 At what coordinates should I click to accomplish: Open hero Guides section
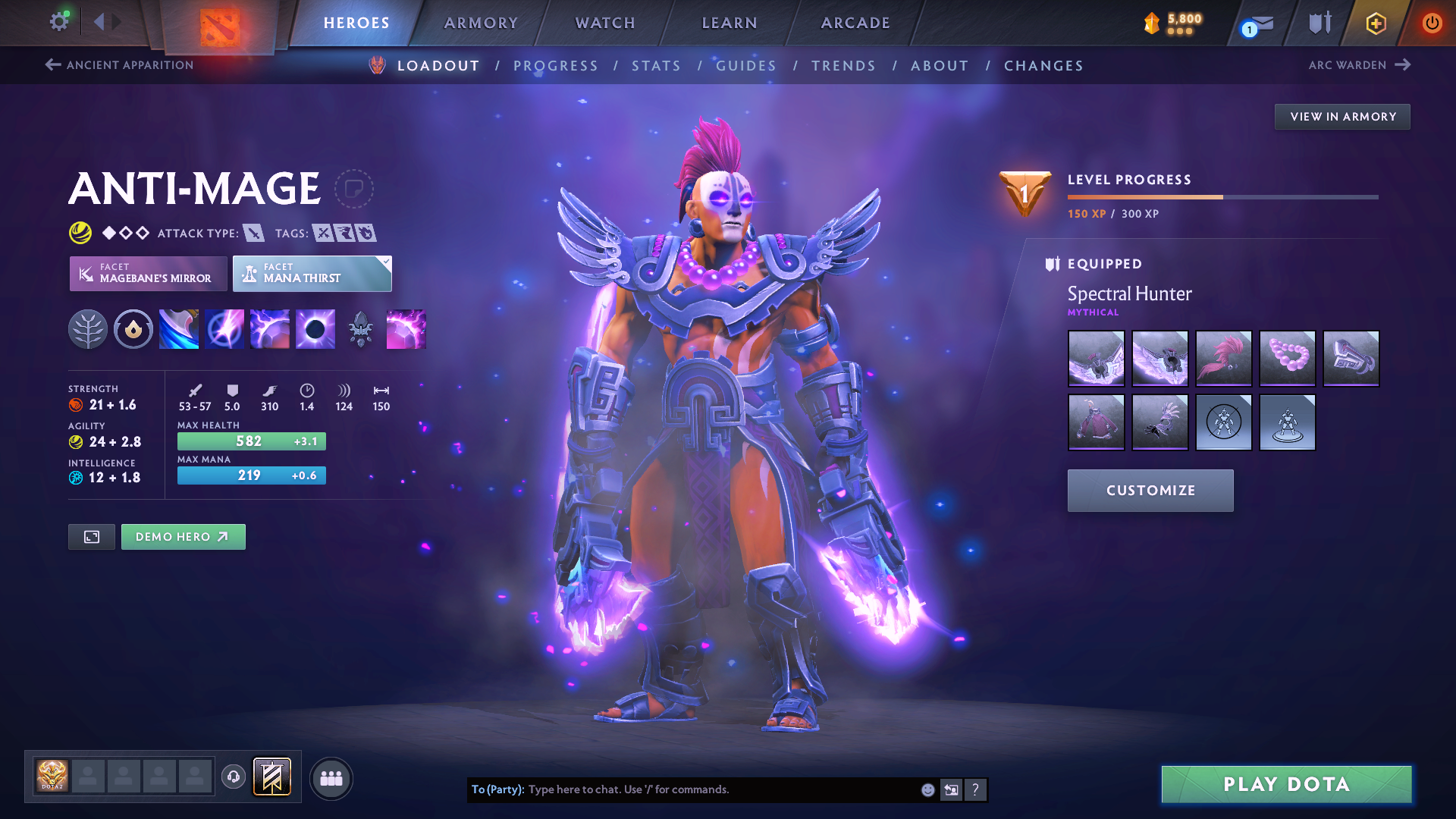coord(746,66)
